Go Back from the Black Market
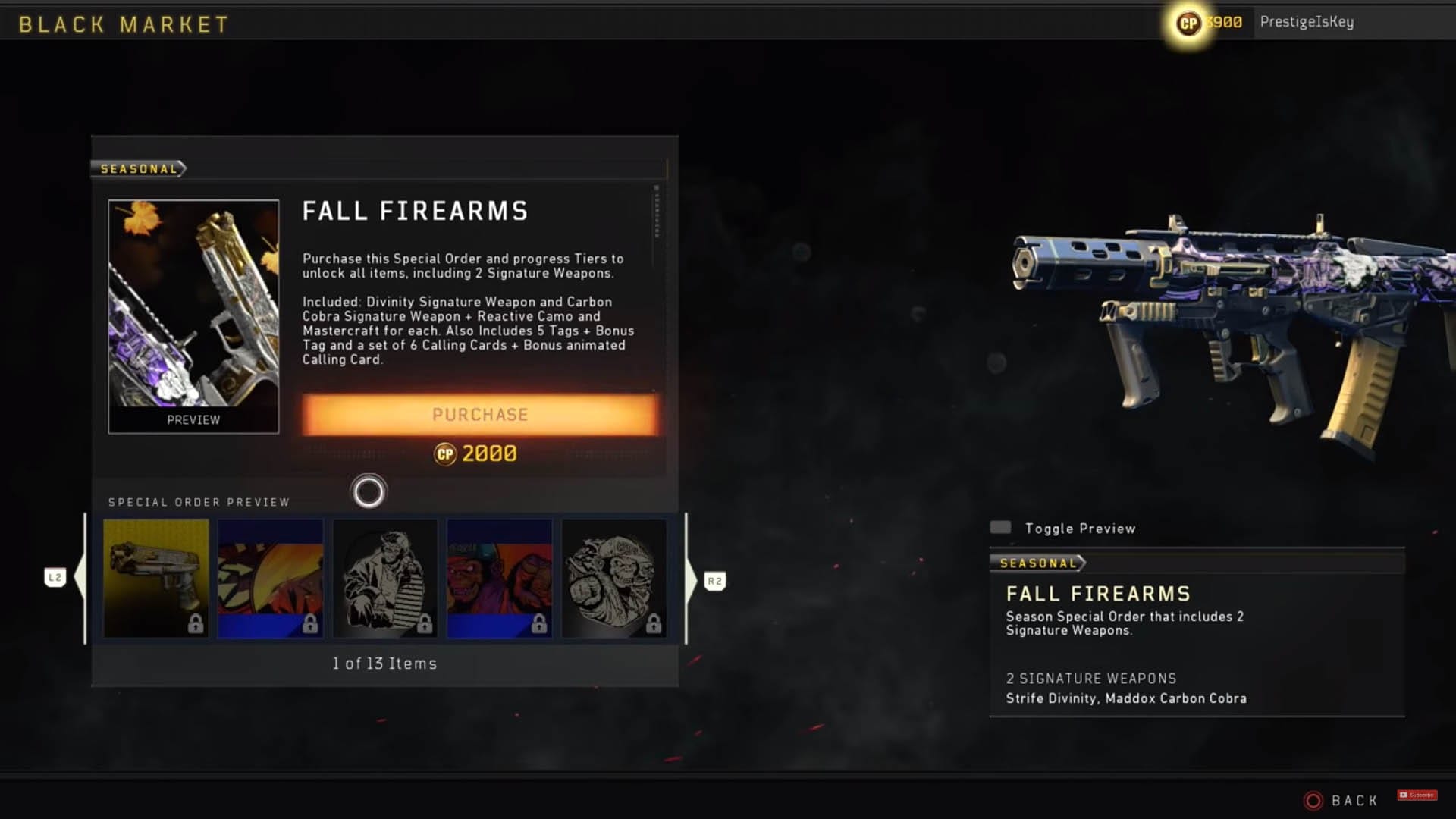 tap(1341, 801)
